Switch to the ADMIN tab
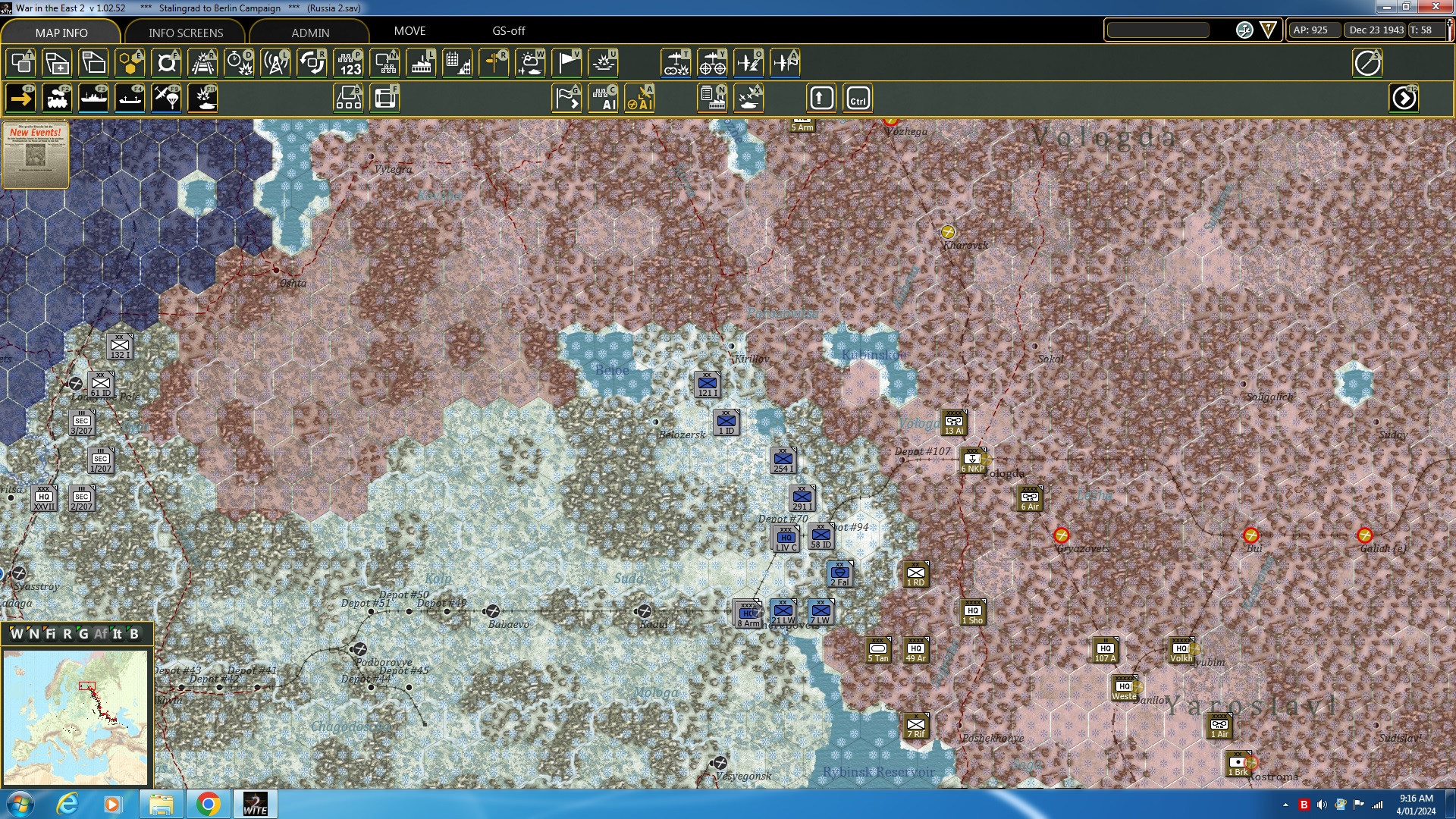Image resolution: width=1456 pixels, height=819 pixels. (x=312, y=32)
